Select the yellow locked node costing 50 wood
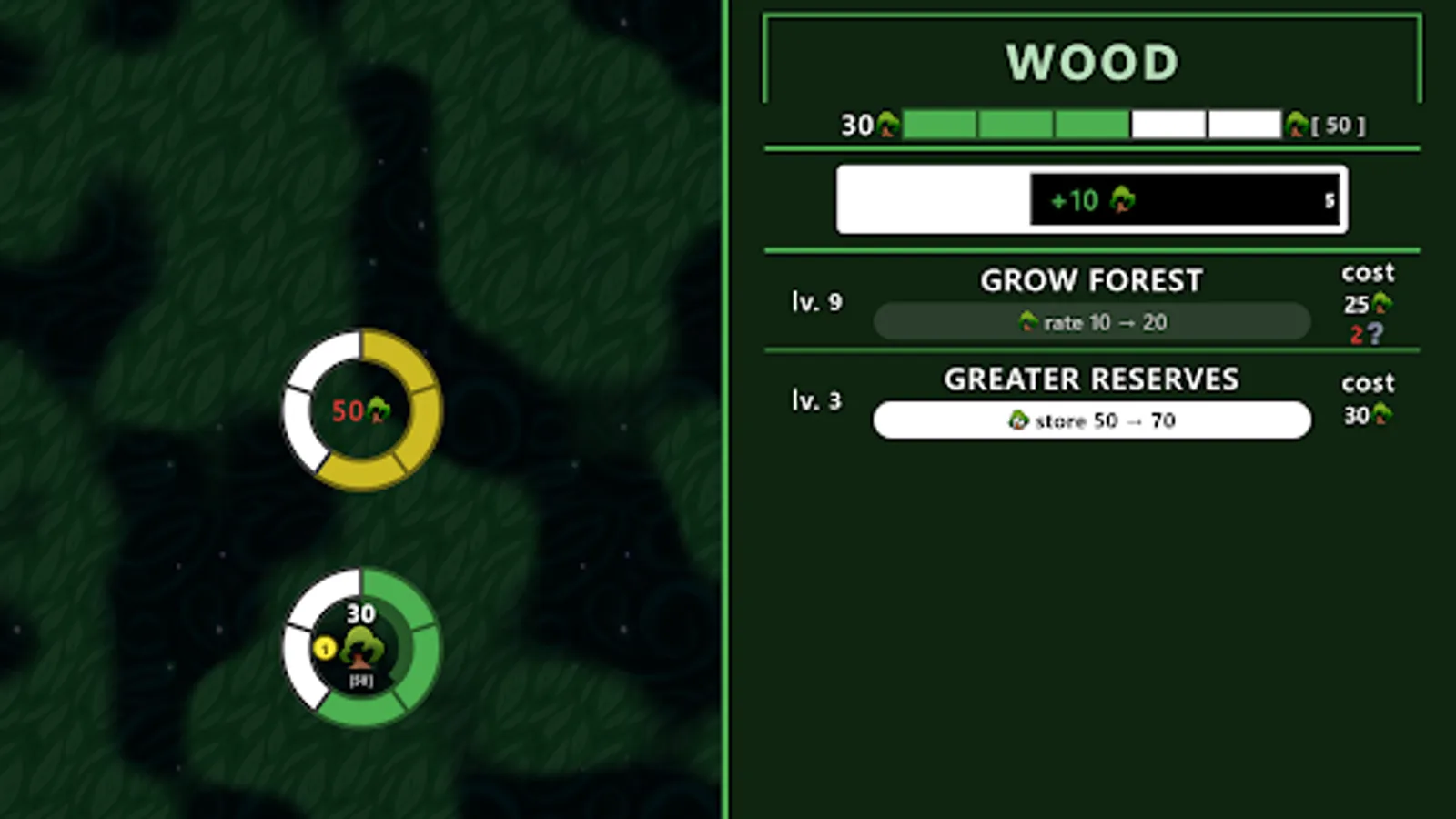This screenshot has height=819, width=1456. coord(361,411)
